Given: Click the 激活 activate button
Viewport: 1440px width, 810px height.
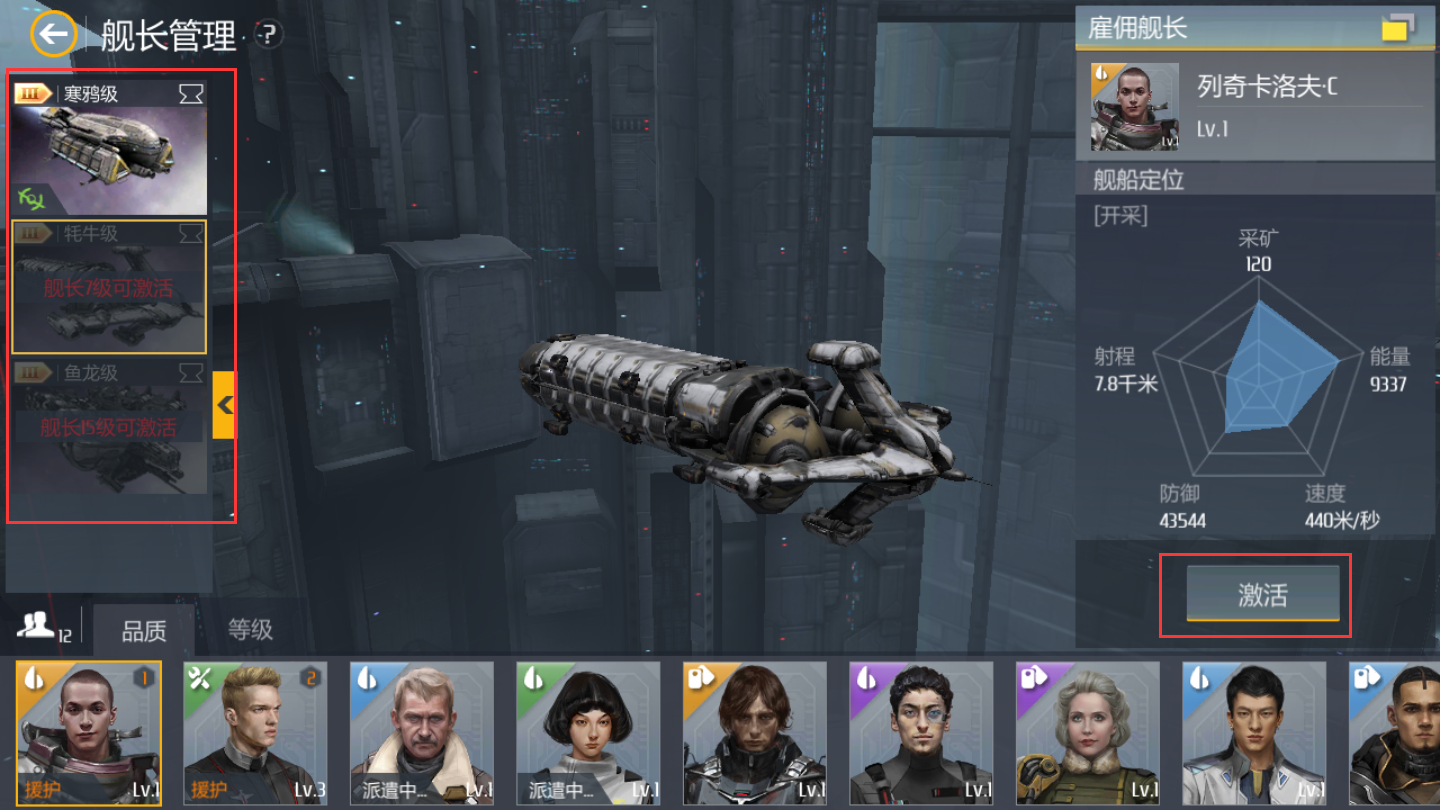Looking at the screenshot, I should point(1262,595).
